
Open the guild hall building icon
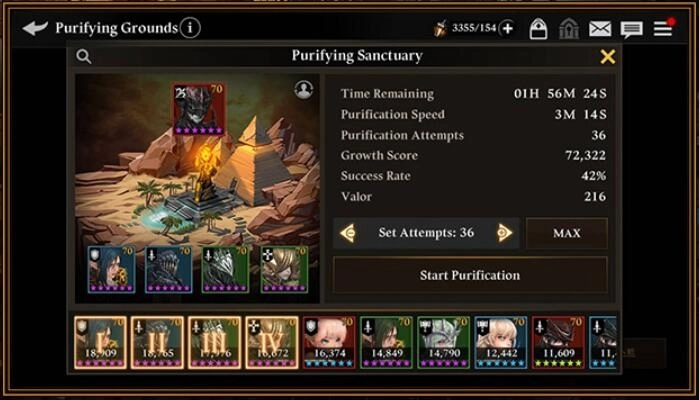coord(569,29)
